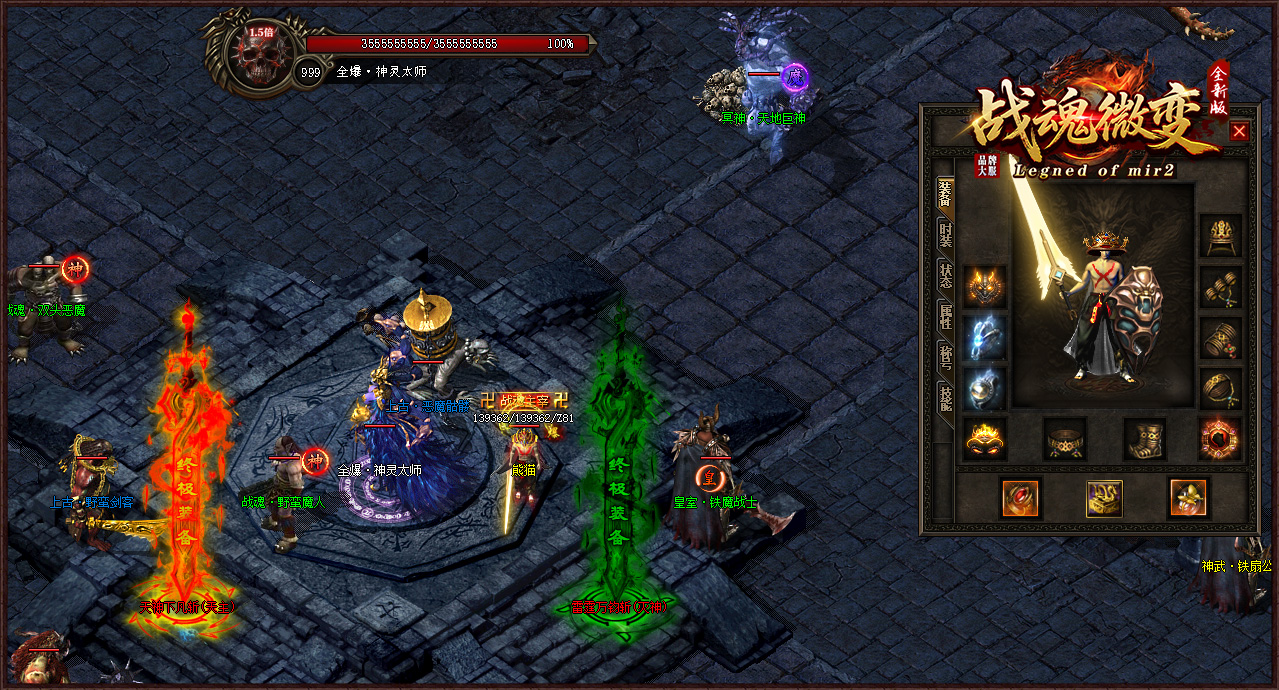Show the 状态 status tab
The image size is (1279, 690).
(x=945, y=276)
